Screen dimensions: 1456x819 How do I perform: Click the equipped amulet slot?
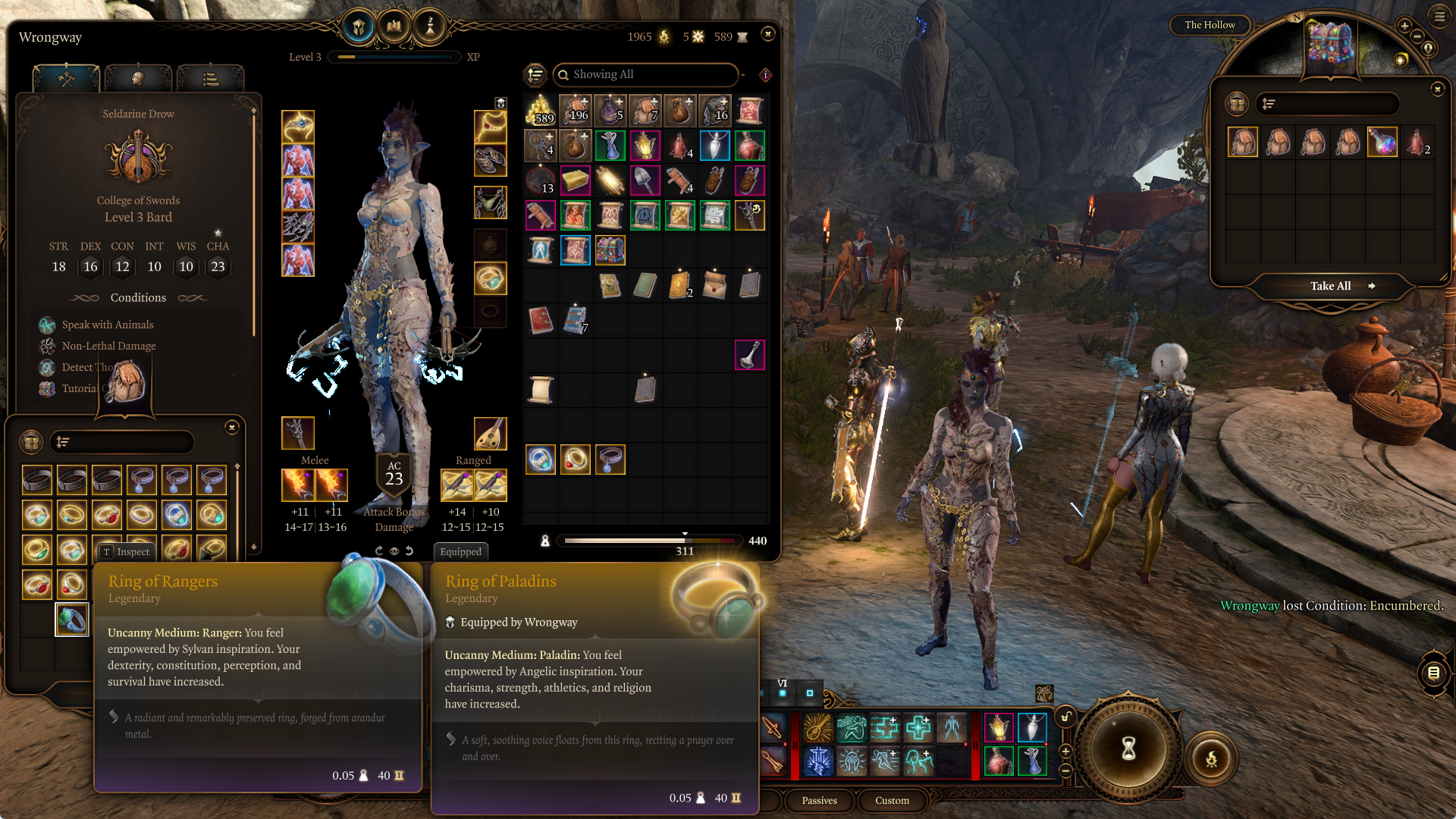[x=490, y=127]
